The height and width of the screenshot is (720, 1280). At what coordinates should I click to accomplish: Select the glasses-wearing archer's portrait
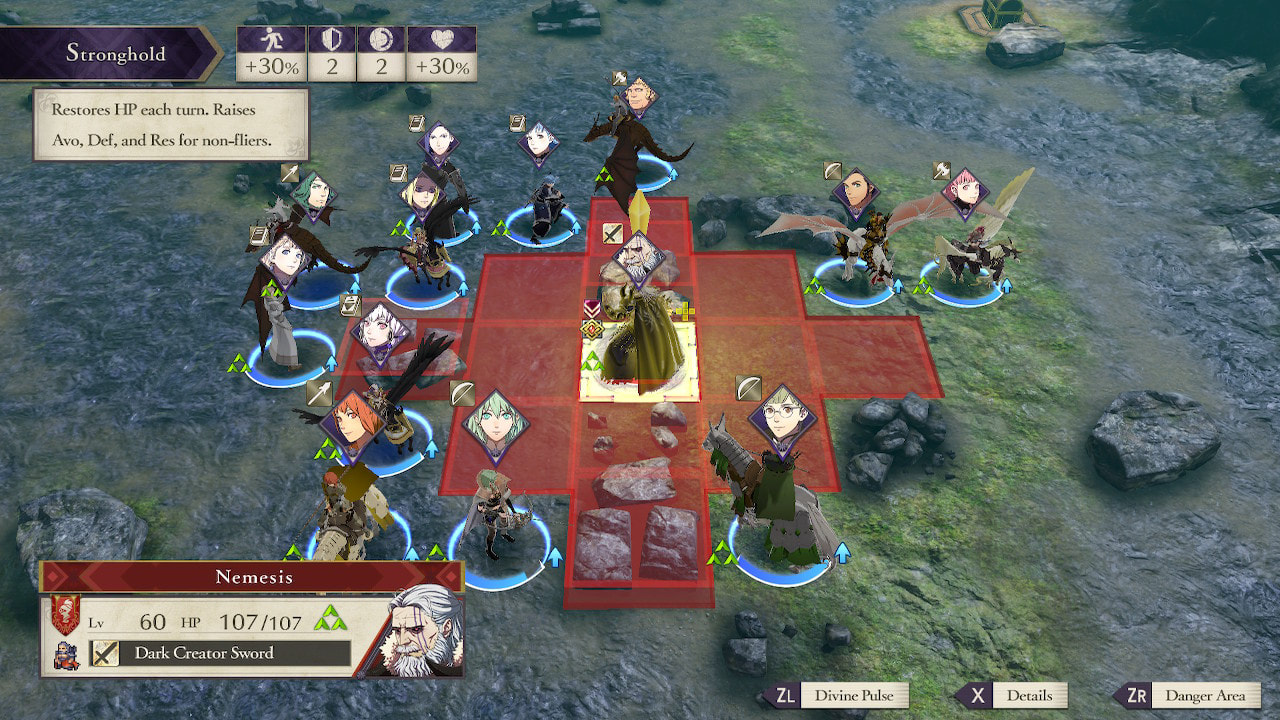coord(782,417)
